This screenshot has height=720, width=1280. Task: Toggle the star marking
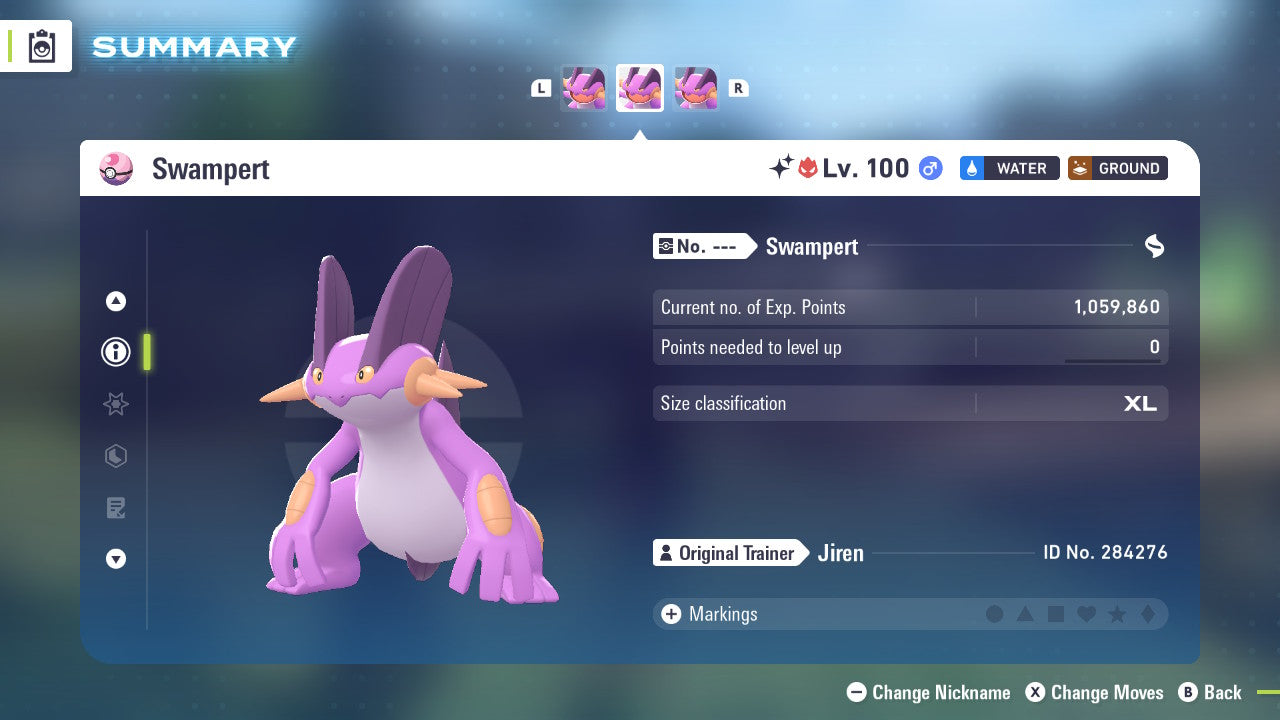click(x=1117, y=614)
